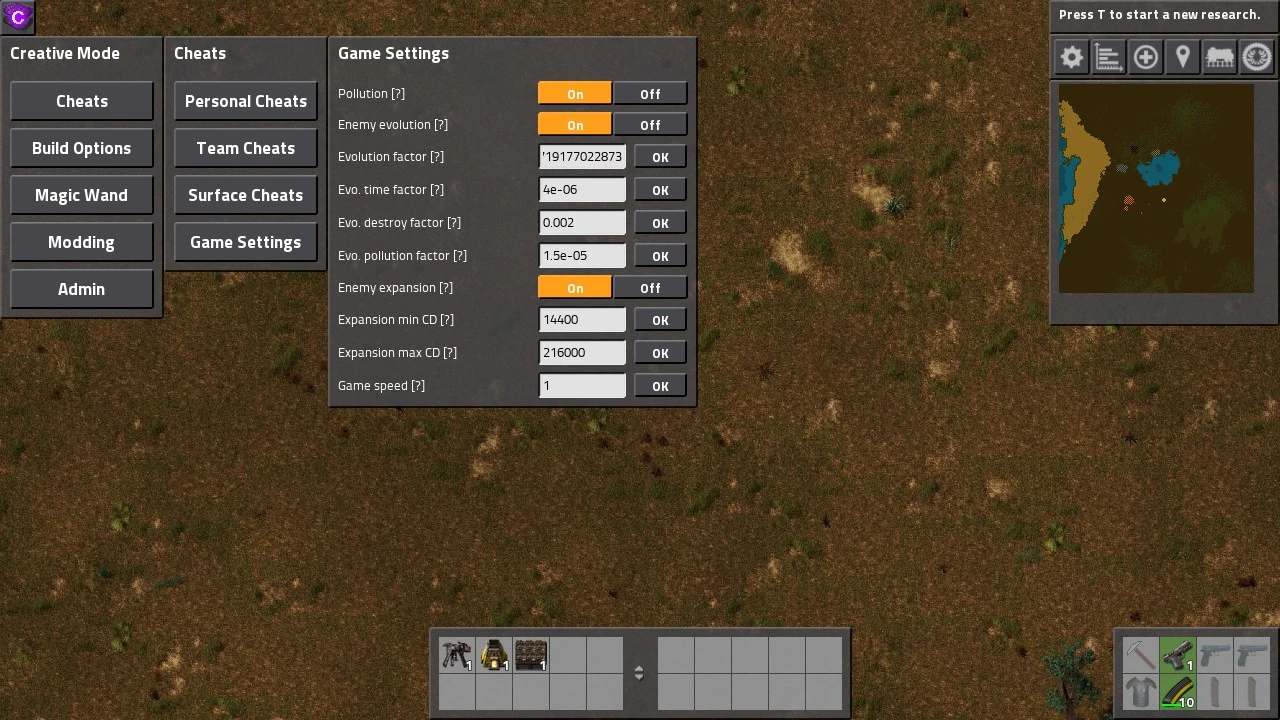1280x720 pixels.
Task: Turn off Enemy expansion
Action: [650, 287]
